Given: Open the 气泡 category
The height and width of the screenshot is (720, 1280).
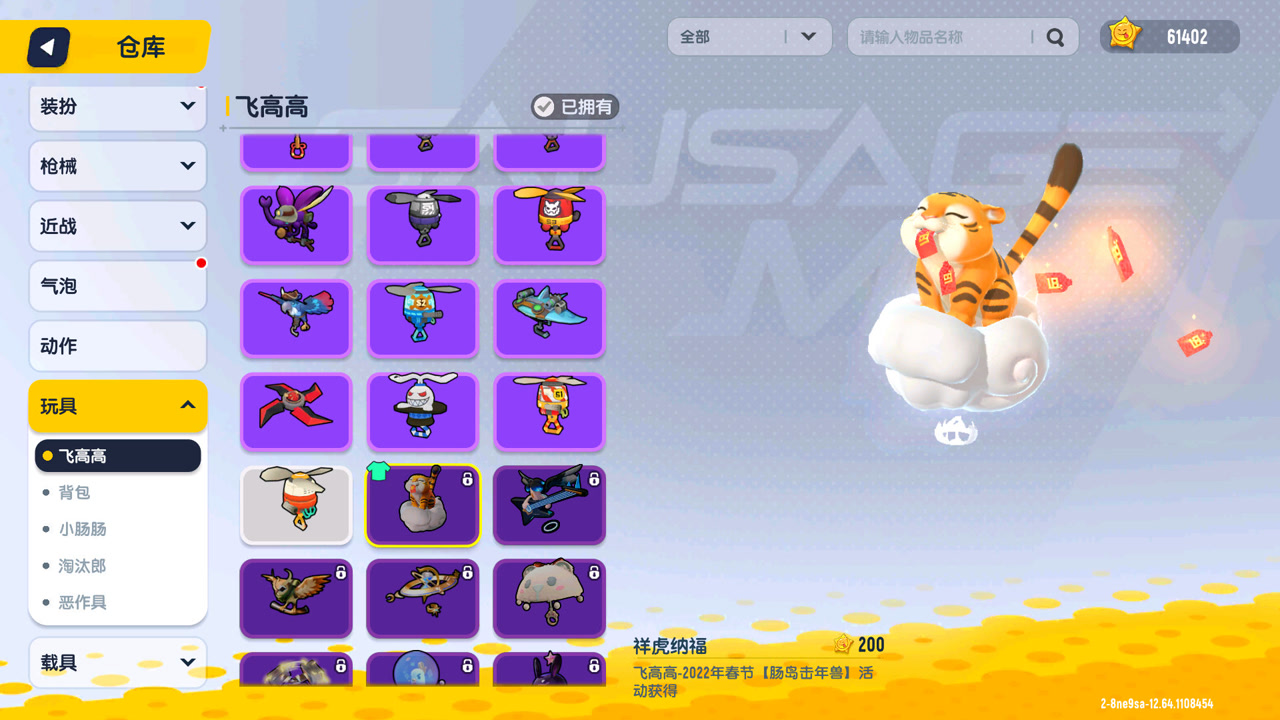Looking at the screenshot, I should point(118,286).
